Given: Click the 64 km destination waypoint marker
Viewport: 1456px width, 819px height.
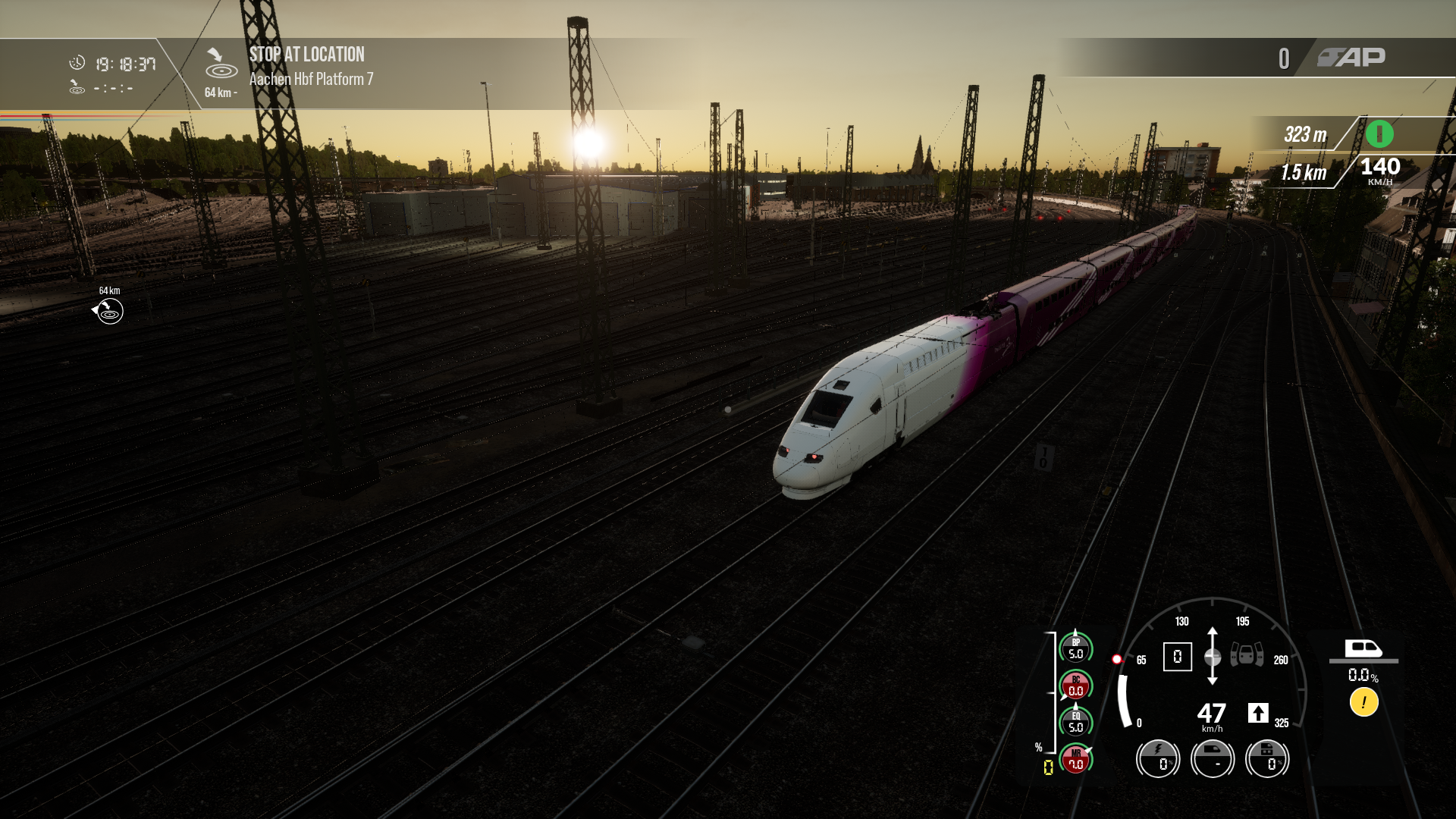Looking at the screenshot, I should pos(109,311).
